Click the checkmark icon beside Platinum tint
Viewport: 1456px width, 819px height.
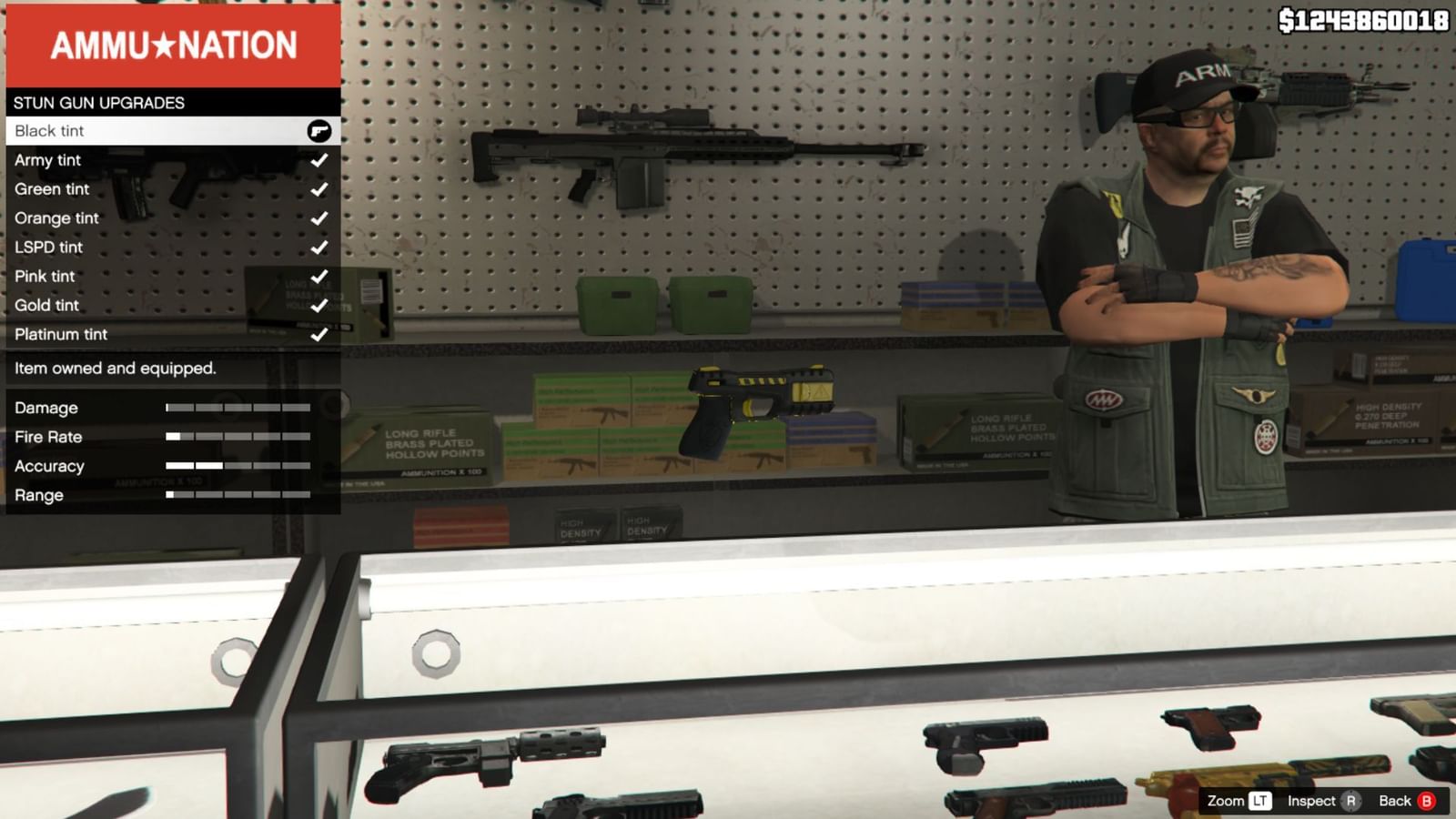point(319,334)
